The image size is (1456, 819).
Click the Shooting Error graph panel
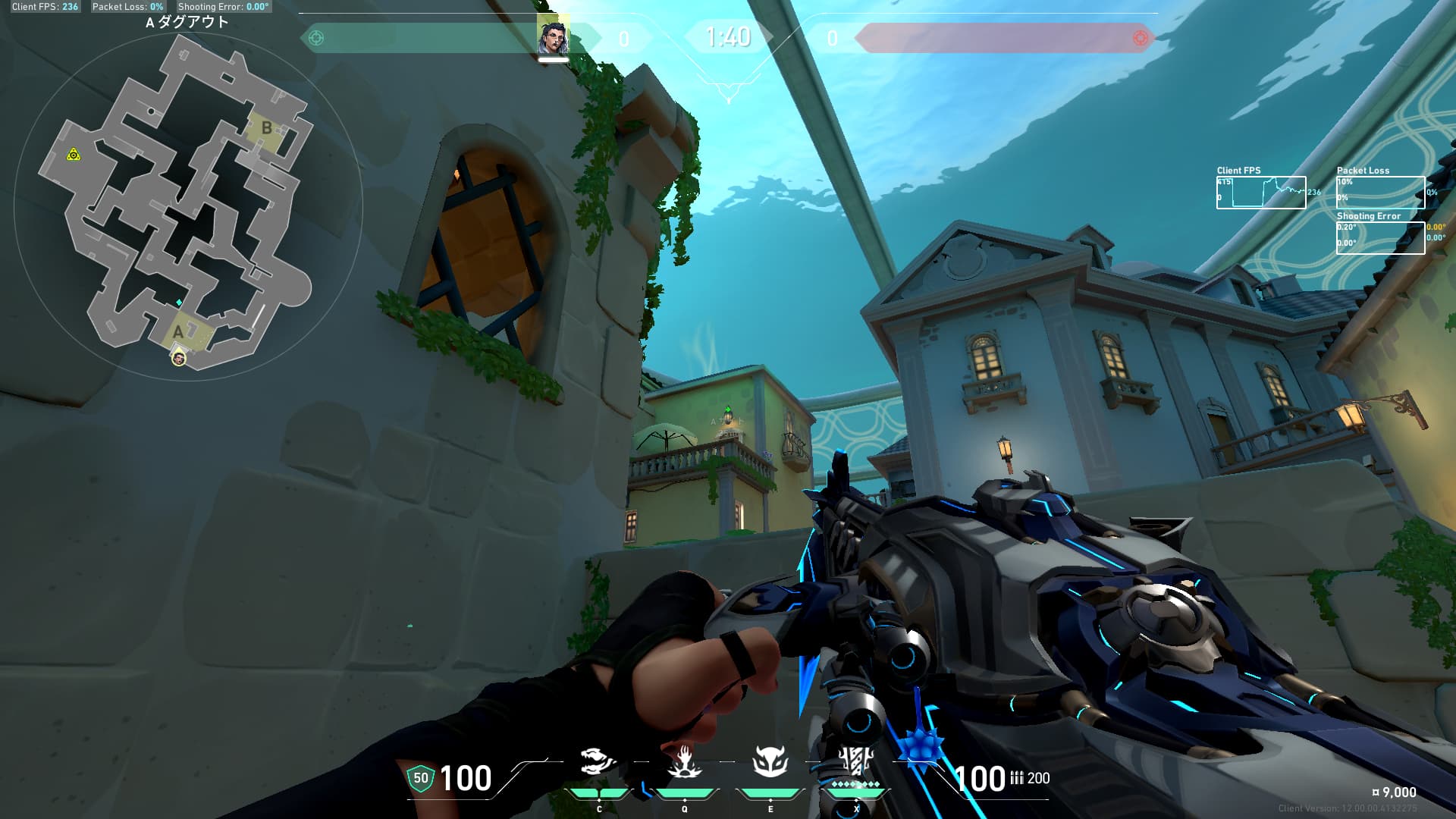pos(1380,237)
